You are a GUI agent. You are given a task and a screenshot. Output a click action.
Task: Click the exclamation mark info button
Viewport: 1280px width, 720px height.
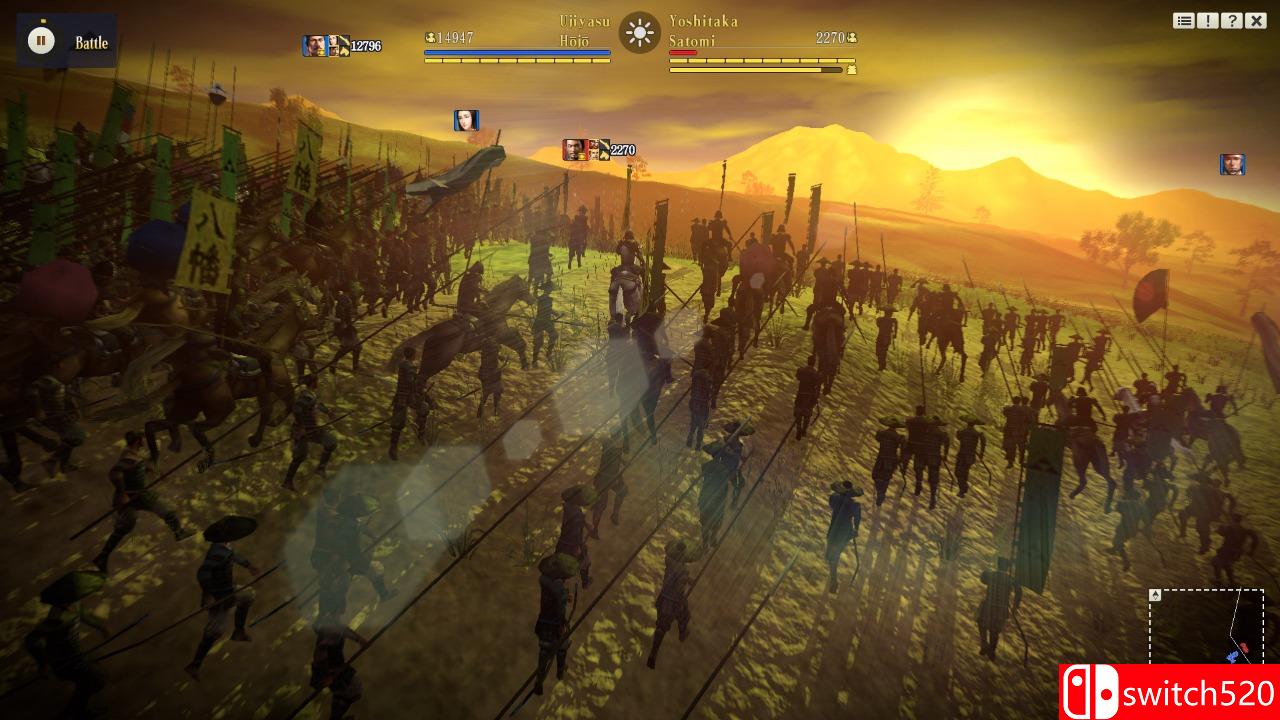click(x=1208, y=21)
